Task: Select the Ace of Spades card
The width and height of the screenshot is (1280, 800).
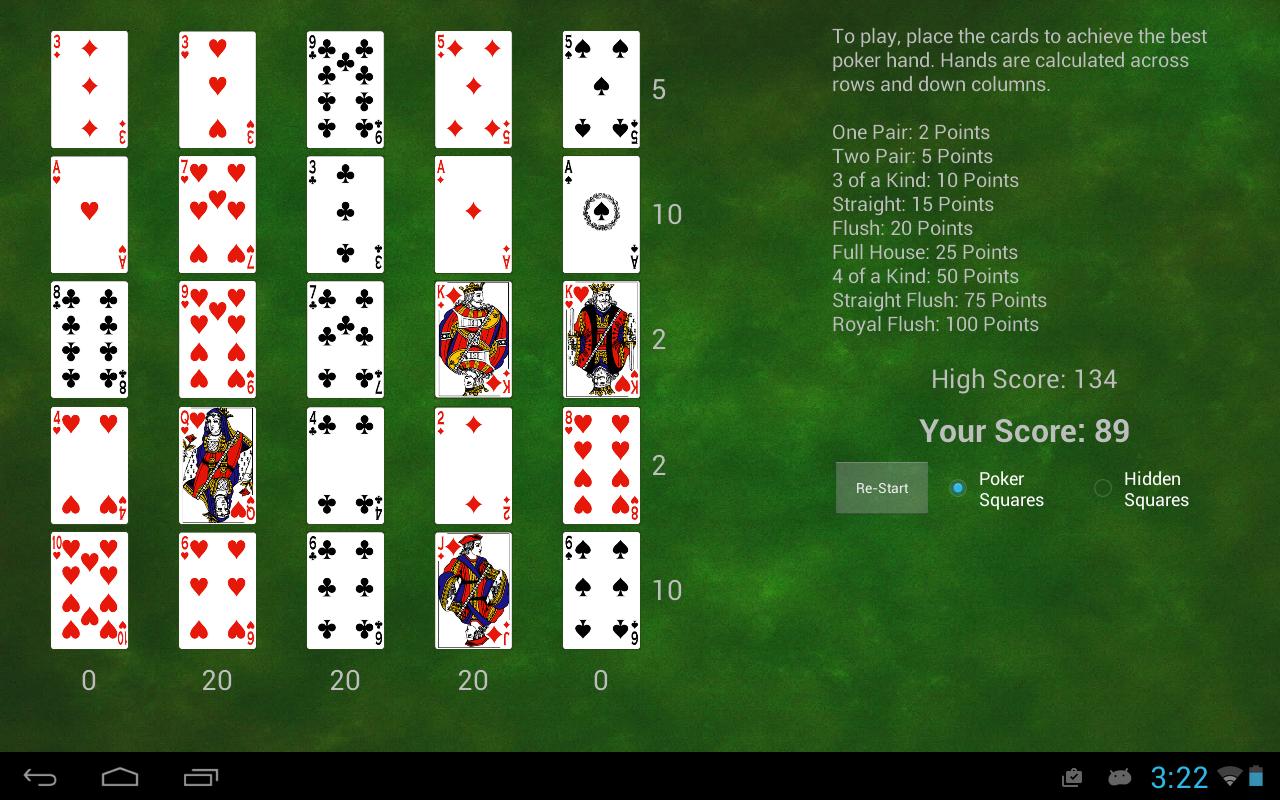Action: coord(601,215)
